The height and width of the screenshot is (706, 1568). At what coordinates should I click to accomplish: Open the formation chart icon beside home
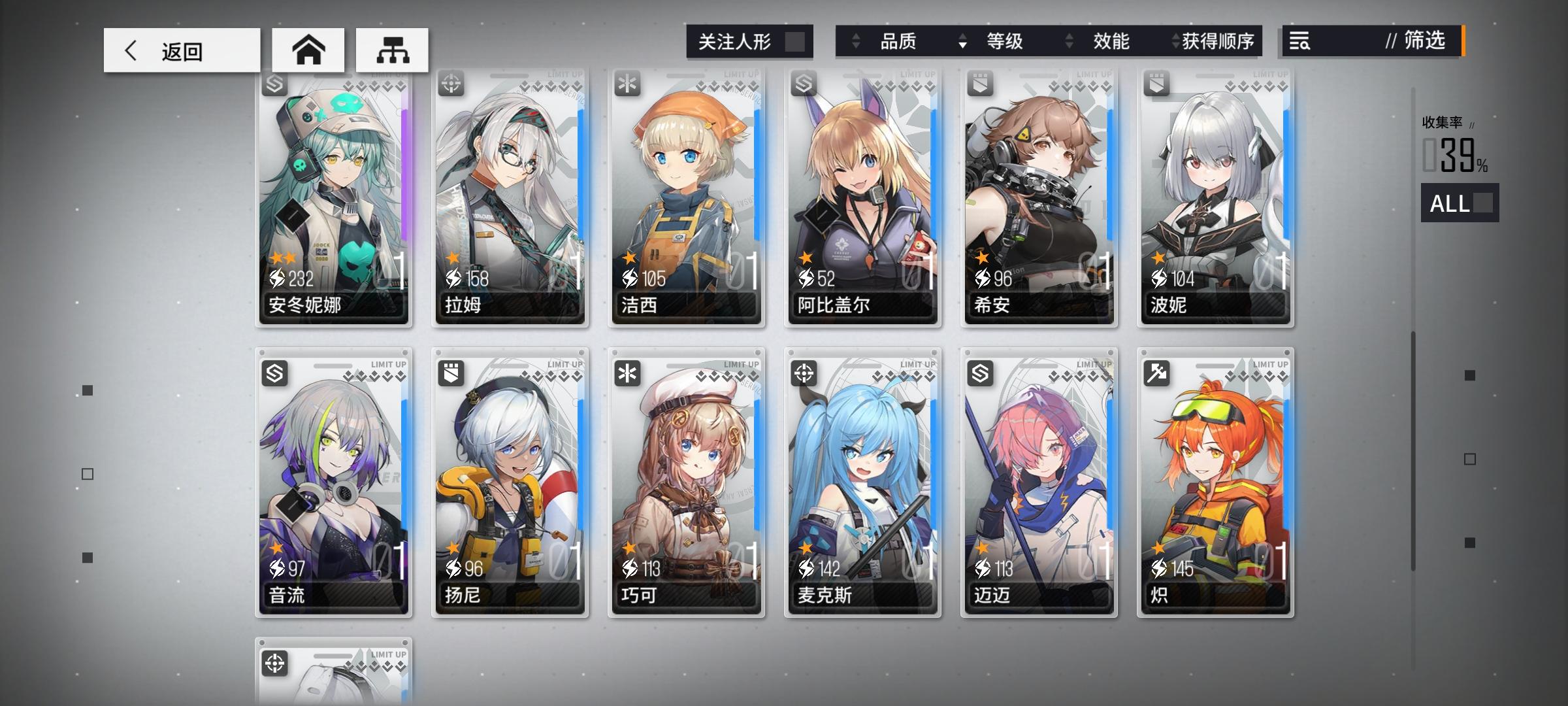[392, 50]
